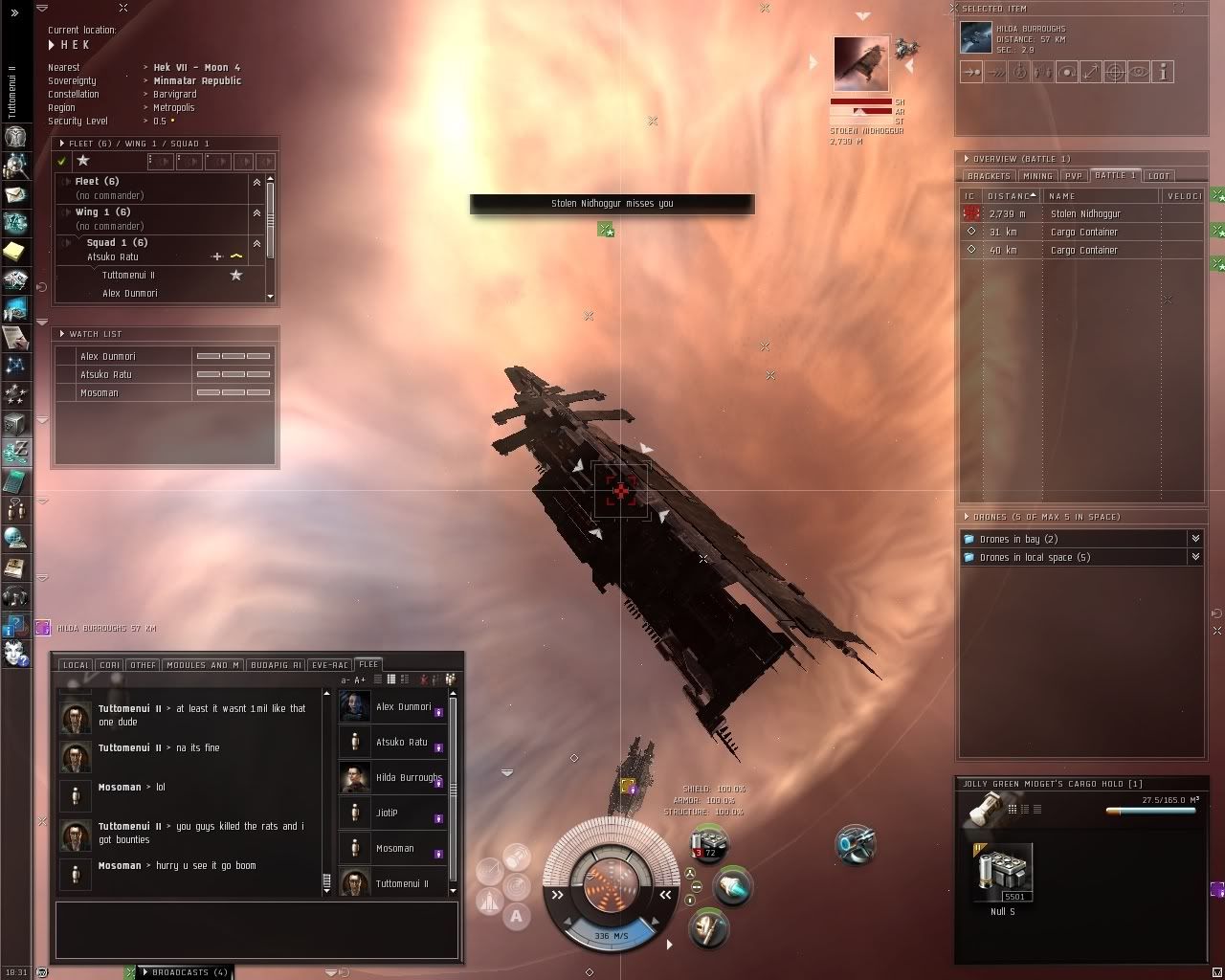The height and width of the screenshot is (980, 1225).
Task: Click the chat message input box
Action: [256, 929]
